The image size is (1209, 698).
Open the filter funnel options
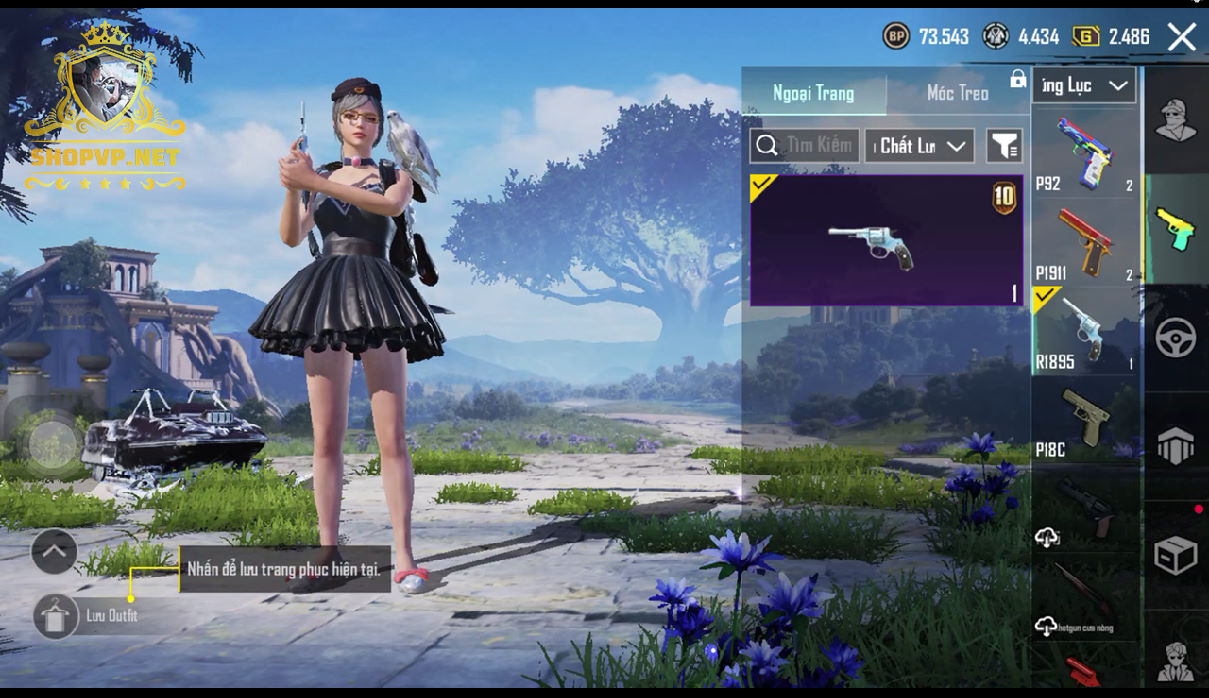coord(1004,146)
